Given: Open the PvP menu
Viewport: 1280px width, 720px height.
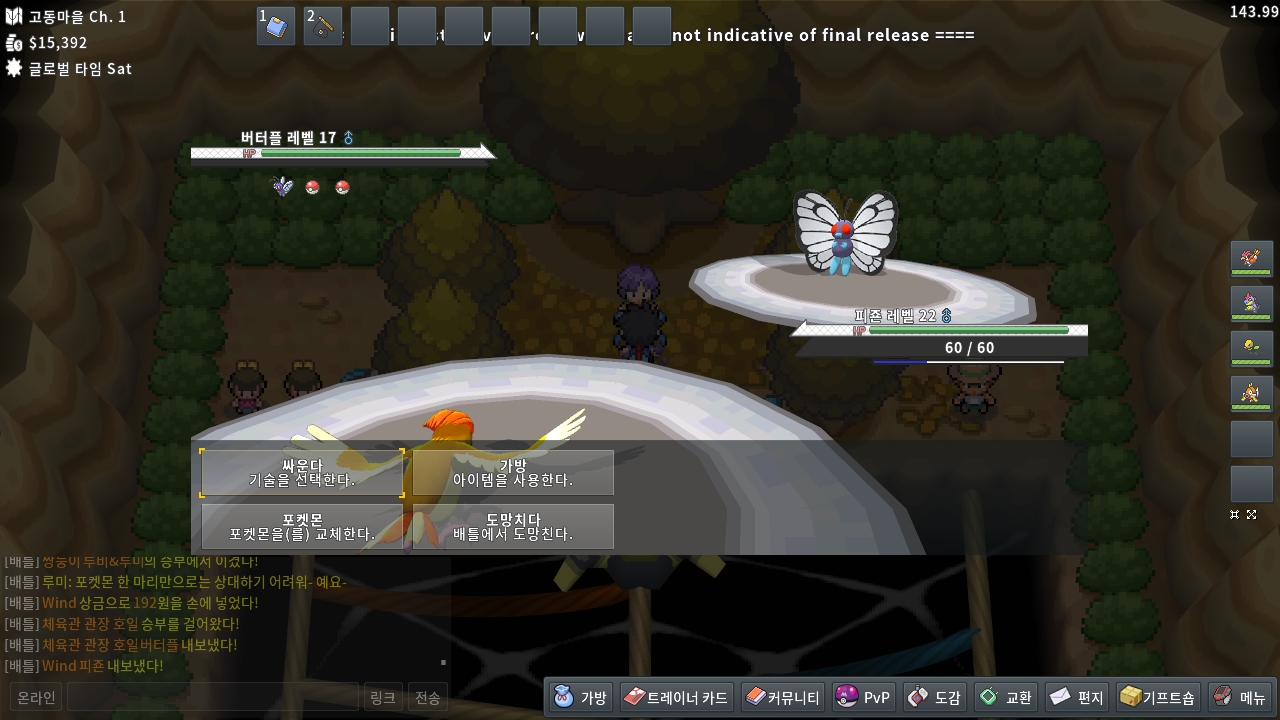Looking at the screenshot, I should [x=864, y=697].
